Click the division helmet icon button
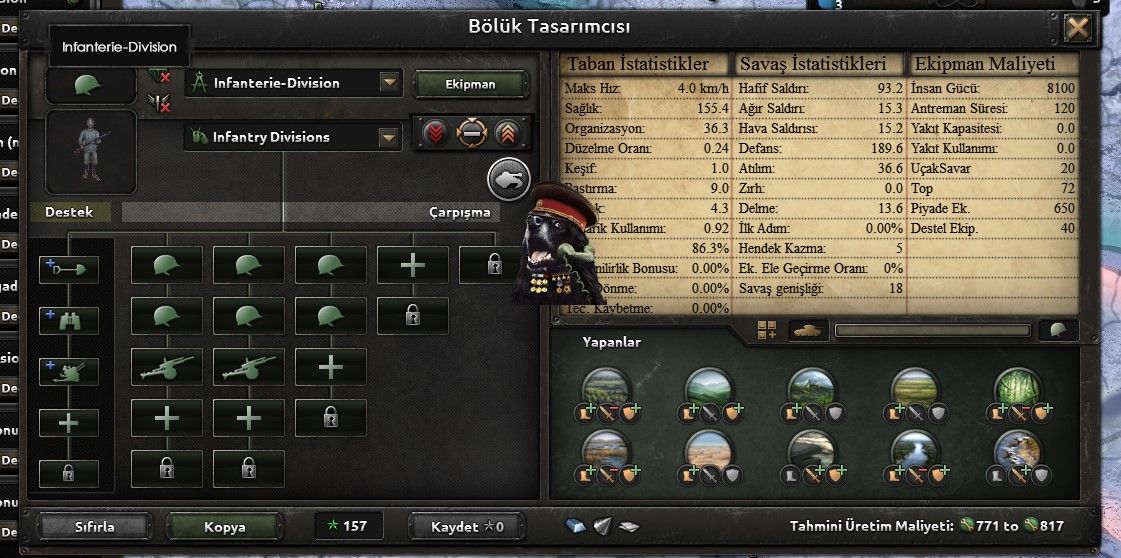 [90, 86]
